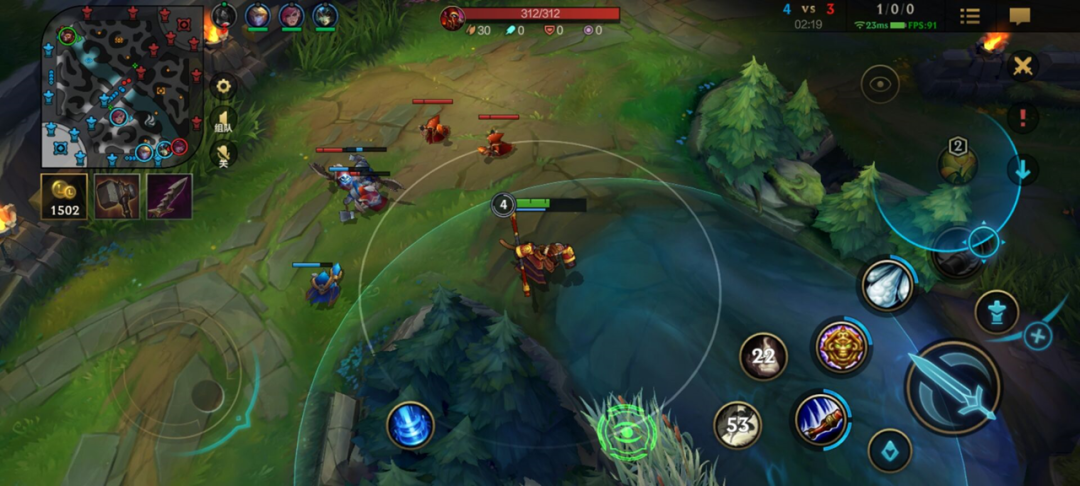Open the scoreboard list icon

click(969, 16)
